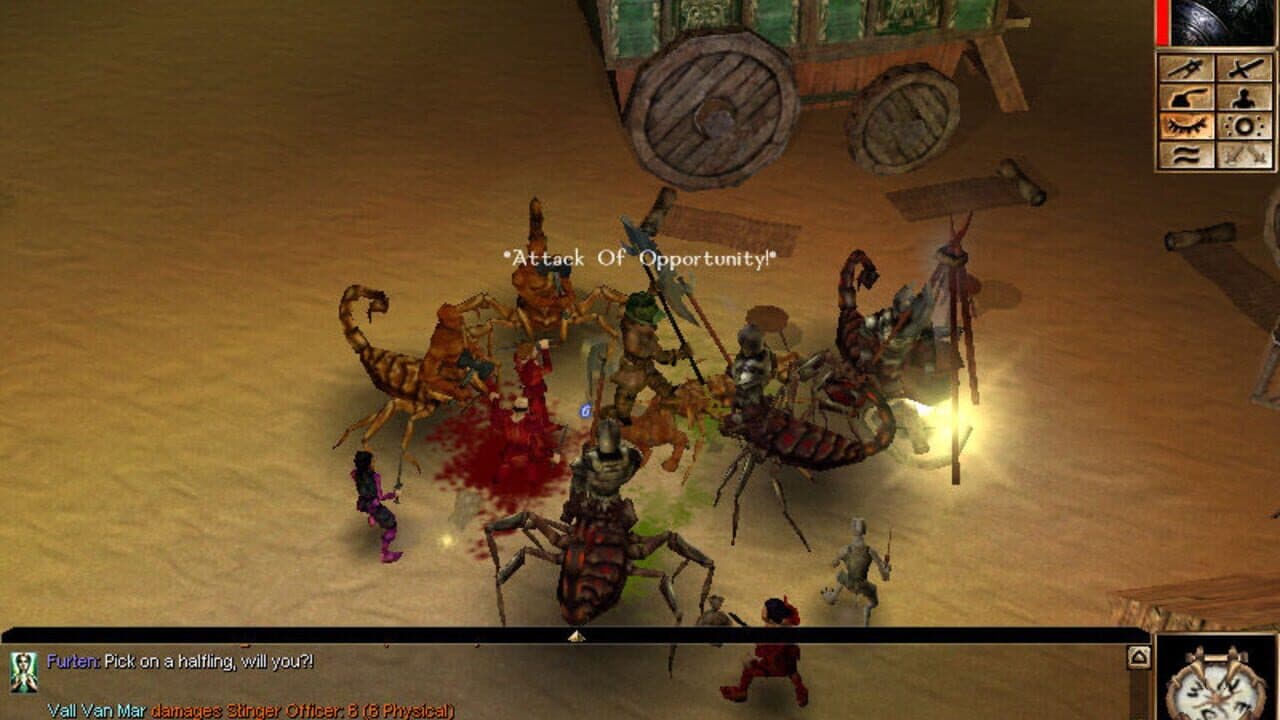
Task: Click the dagger trap-tool icon
Action: point(1185,68)
